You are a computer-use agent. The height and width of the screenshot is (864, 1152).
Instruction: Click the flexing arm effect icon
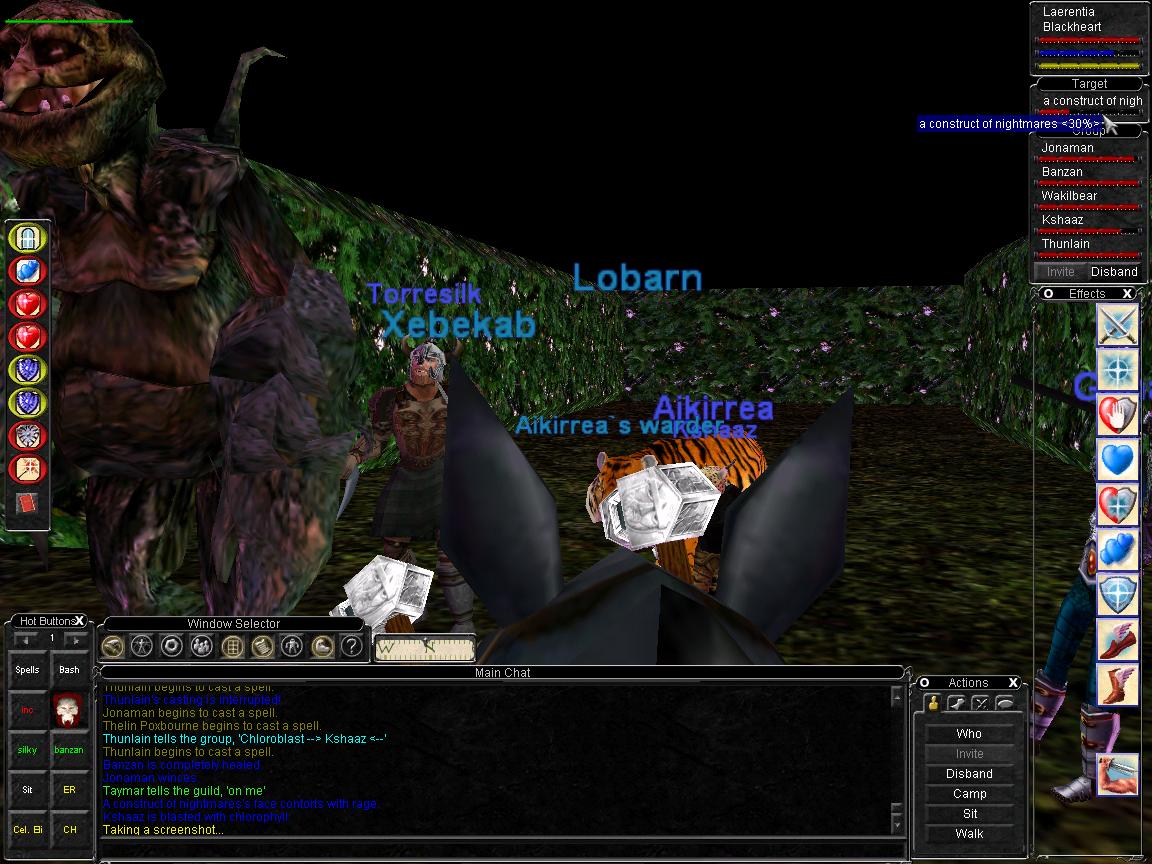click(x=1118, y=775)
